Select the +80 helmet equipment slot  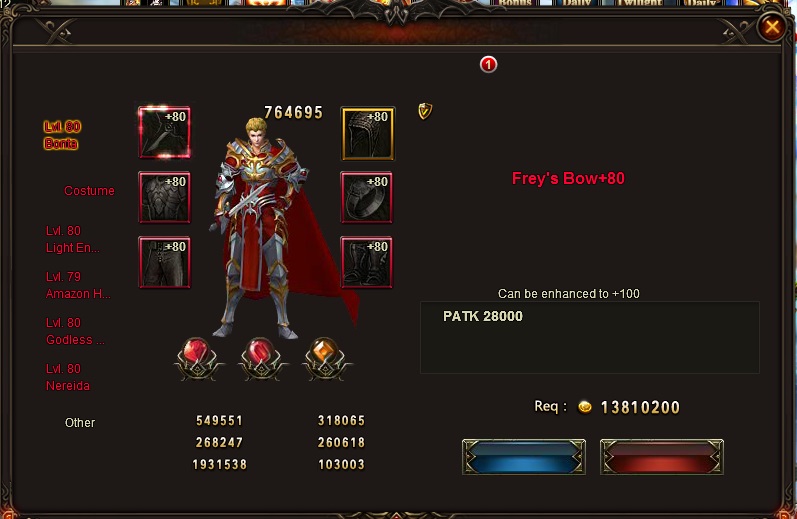click(x=368, y=133)
